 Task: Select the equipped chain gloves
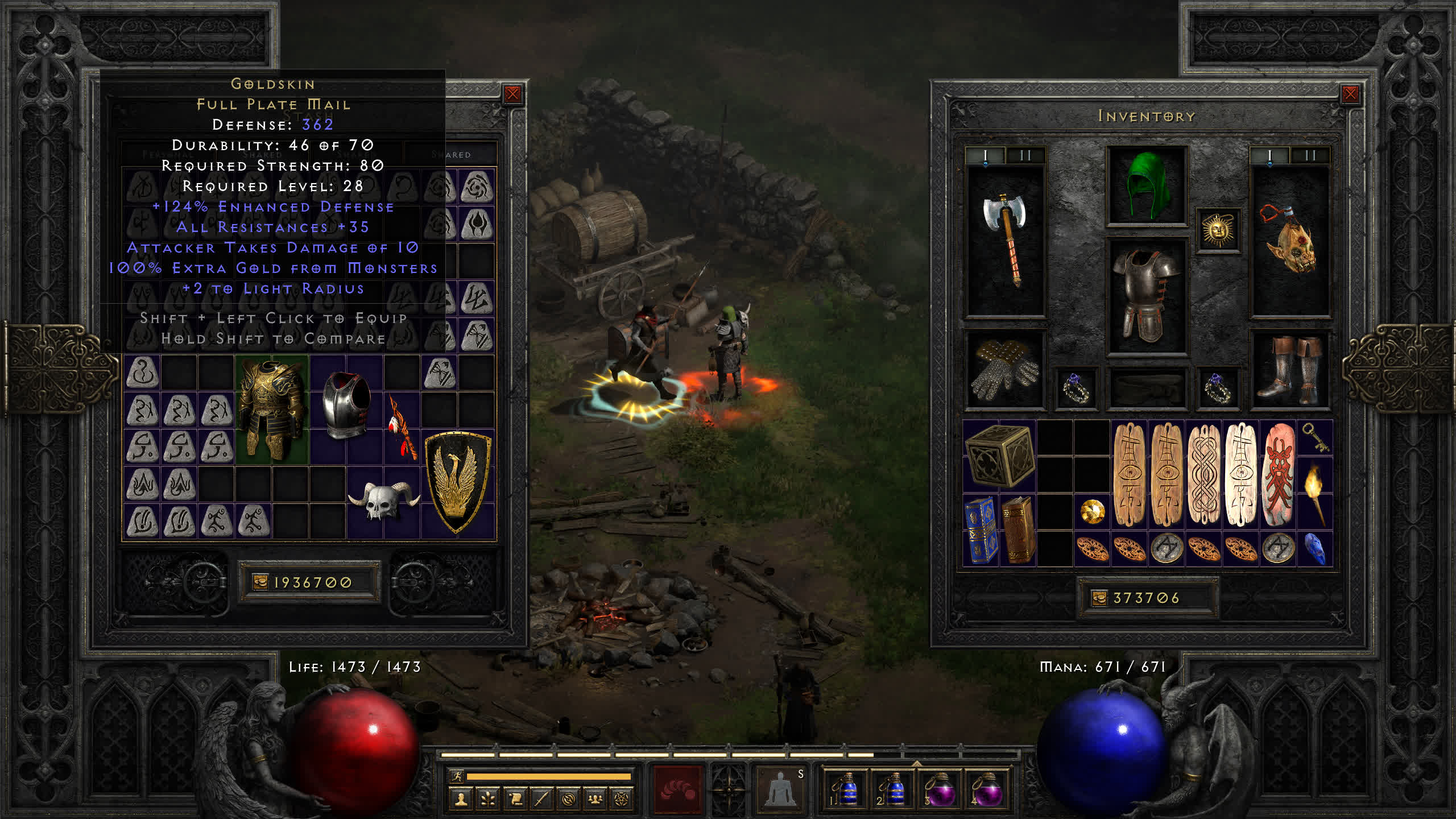(x=1004, y=370)
